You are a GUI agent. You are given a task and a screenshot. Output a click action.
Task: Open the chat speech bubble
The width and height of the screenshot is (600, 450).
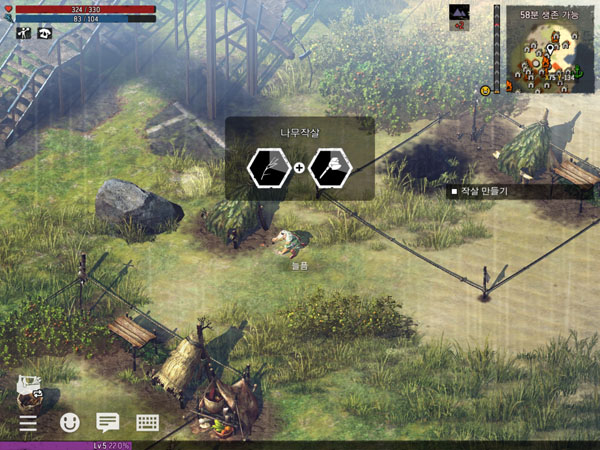point(107,422)
